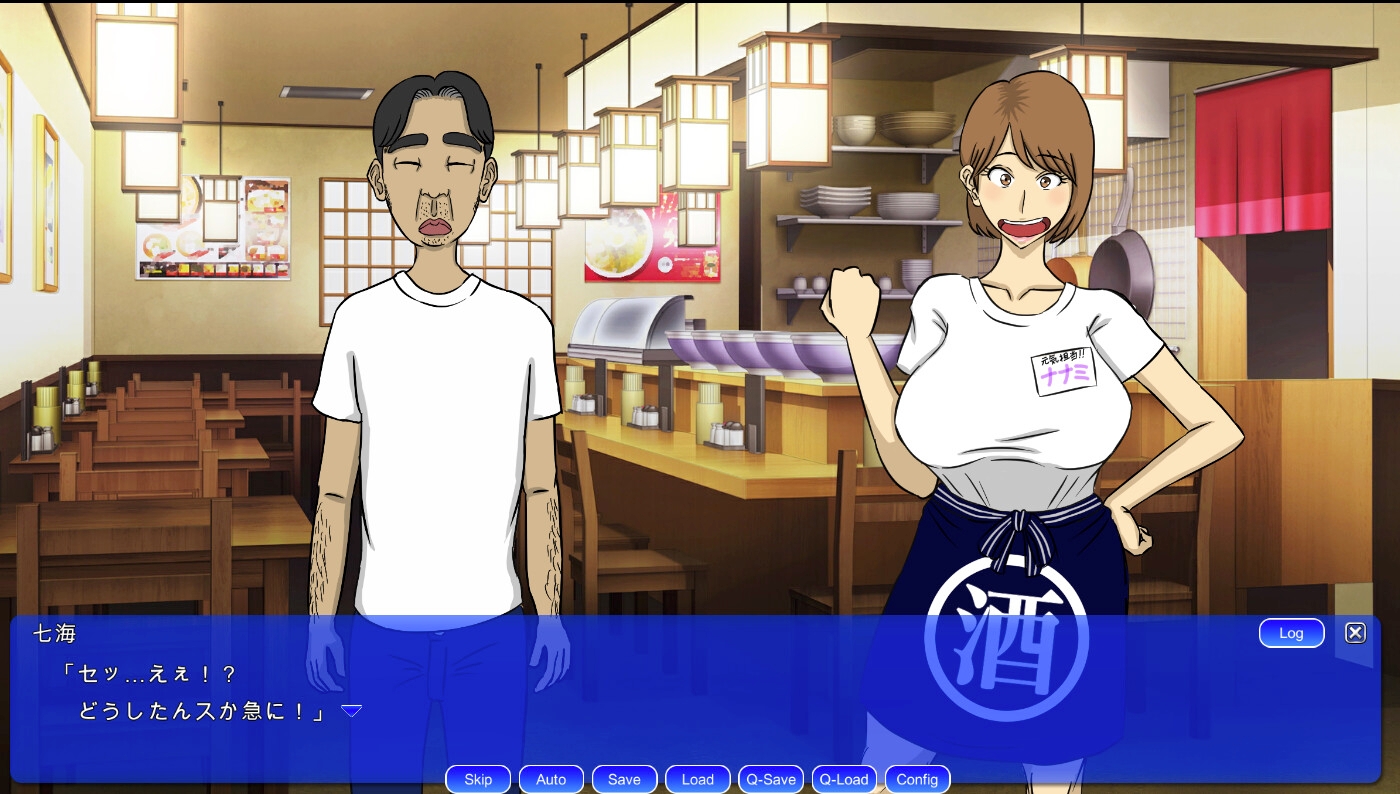Turn on Auto text advance
The image size is (1400, 794).
point(551,780)
